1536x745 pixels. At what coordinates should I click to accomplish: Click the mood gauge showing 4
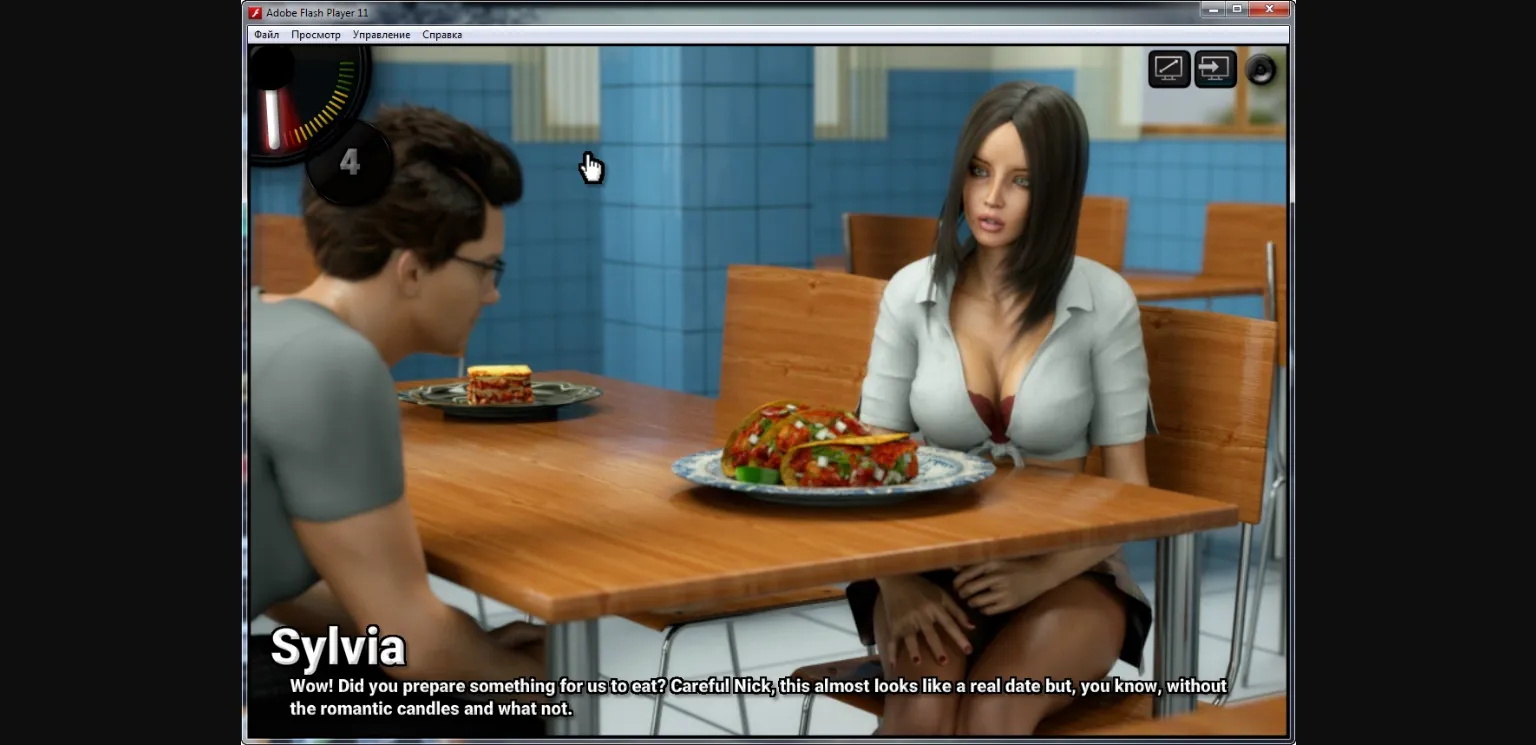[349, 162]
